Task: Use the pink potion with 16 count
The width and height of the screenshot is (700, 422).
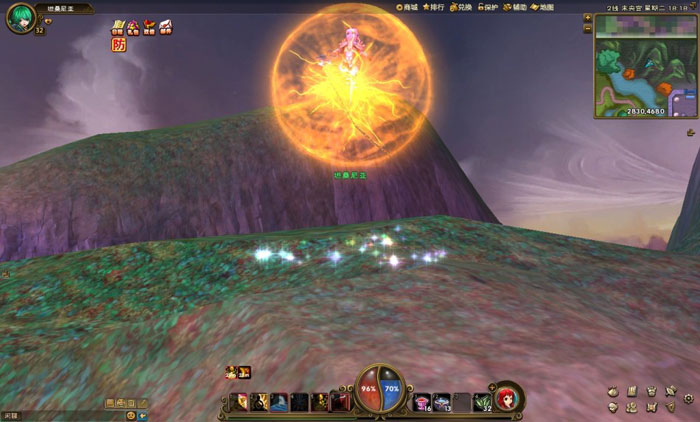Action: (422, 401)
